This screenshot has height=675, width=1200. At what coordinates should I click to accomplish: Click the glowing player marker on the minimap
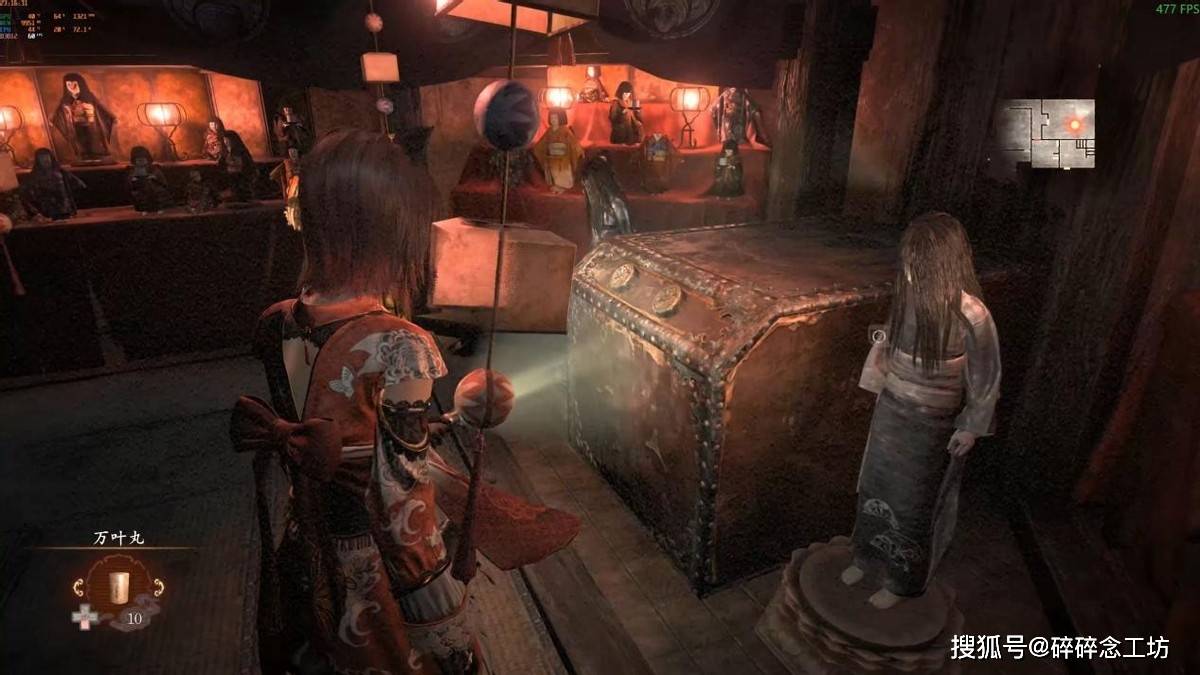tap(1075, 124)
